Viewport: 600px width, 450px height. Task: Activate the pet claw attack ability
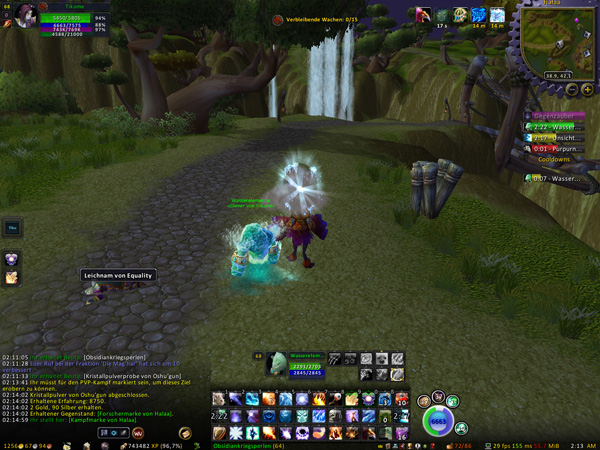pos(335,358)
